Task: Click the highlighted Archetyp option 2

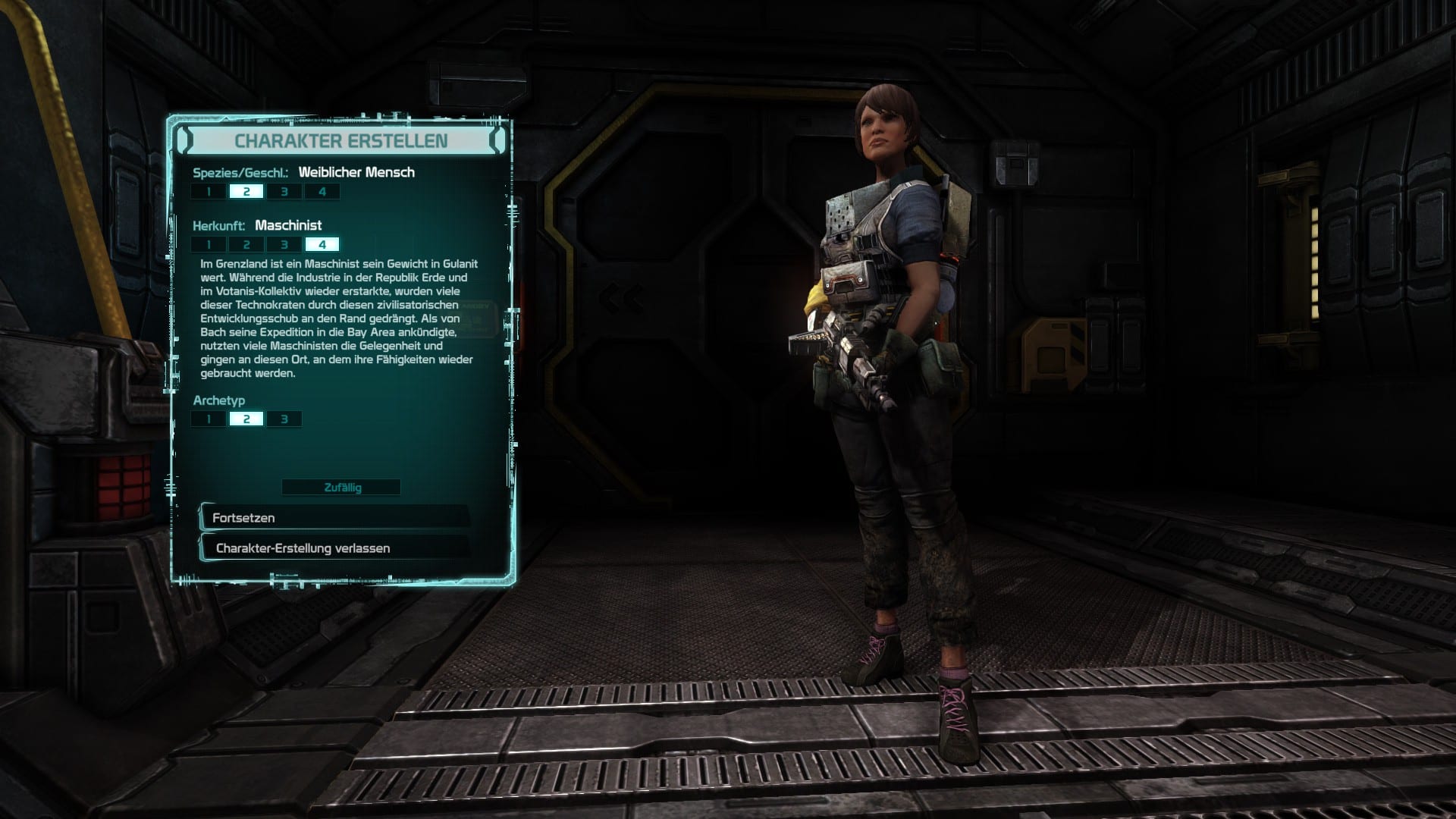Action: pos(246,419)
